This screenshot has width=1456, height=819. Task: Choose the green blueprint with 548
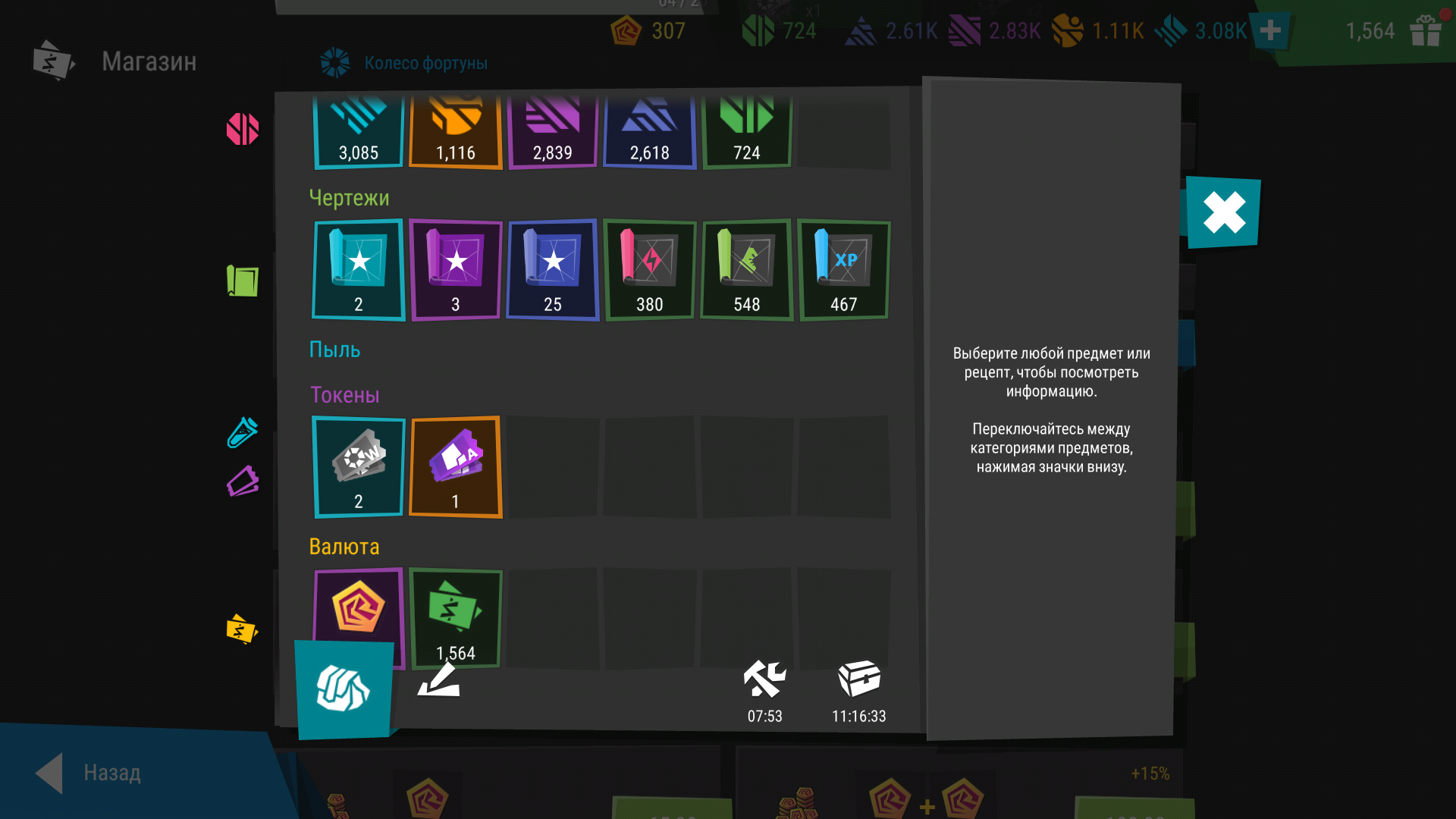pyautogui.click(x=747, y=270)
